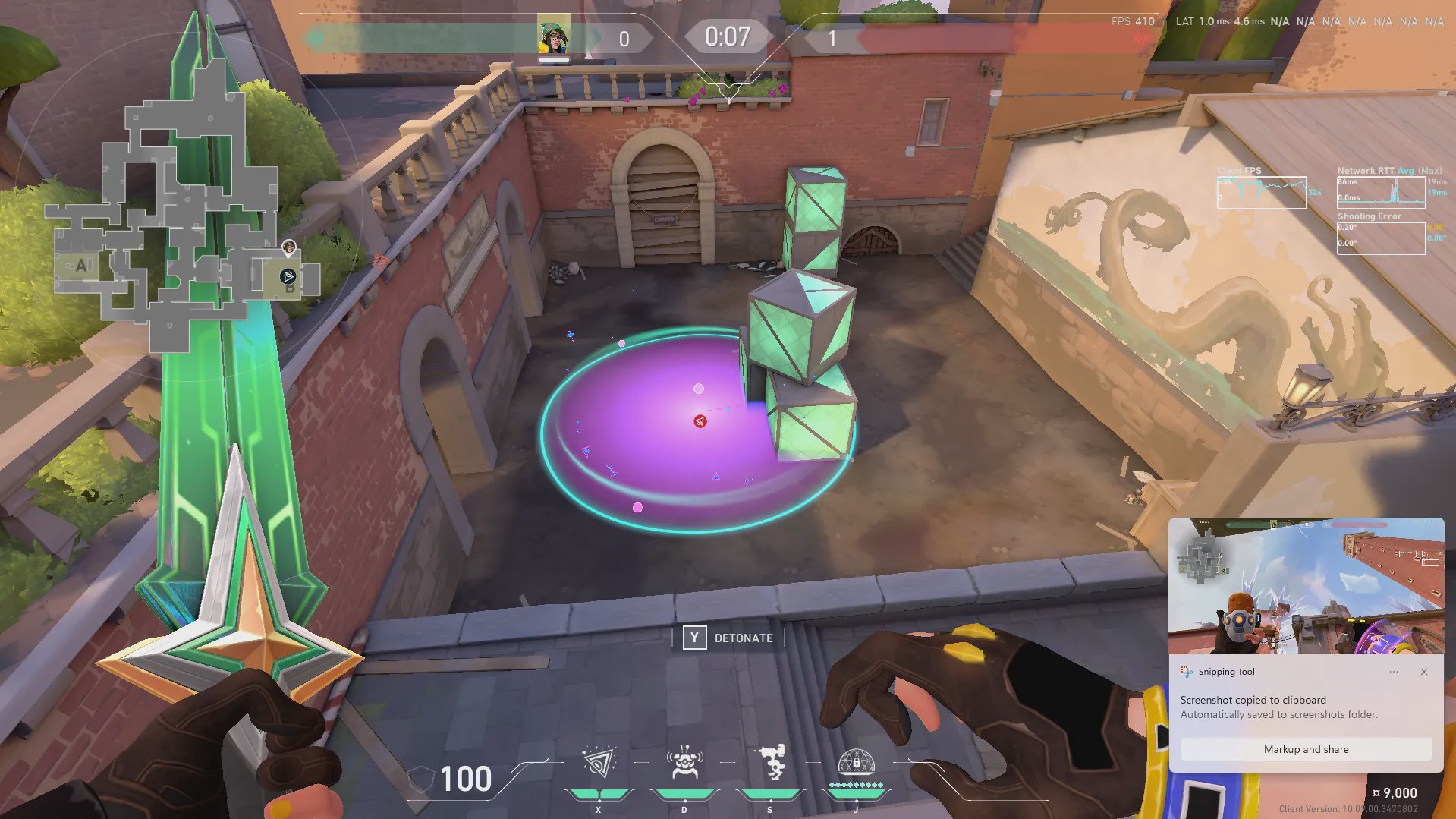Click the A site label on minimap
Image resolution: width=1456 pixels, height=819 pixels.
pyautogui.click(x=81, y=266)
